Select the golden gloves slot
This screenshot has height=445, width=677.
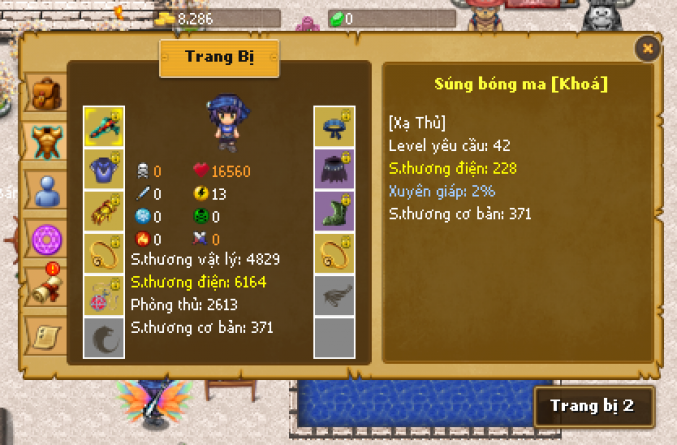point(104,211)
